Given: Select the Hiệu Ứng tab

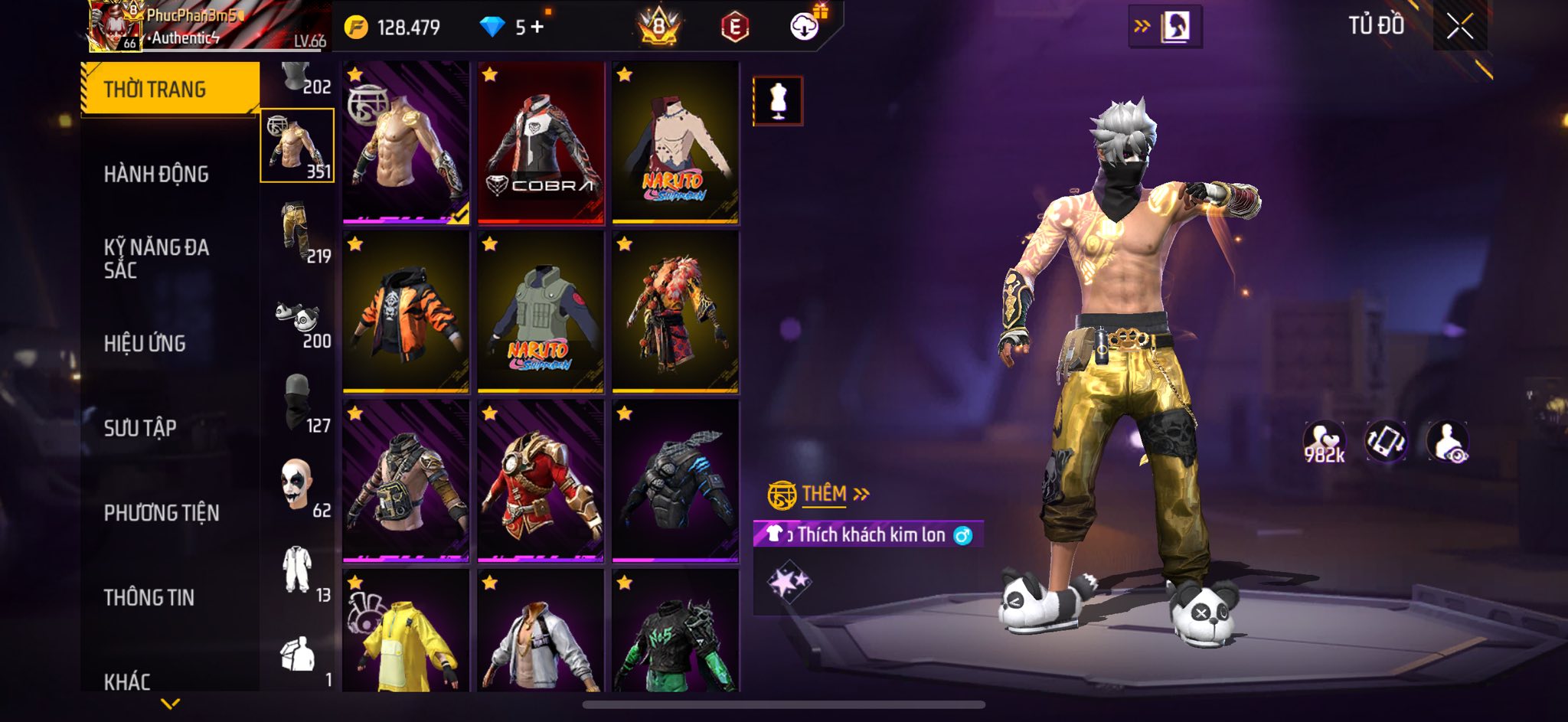Looking at the screenshot, I should click(145, 344).
